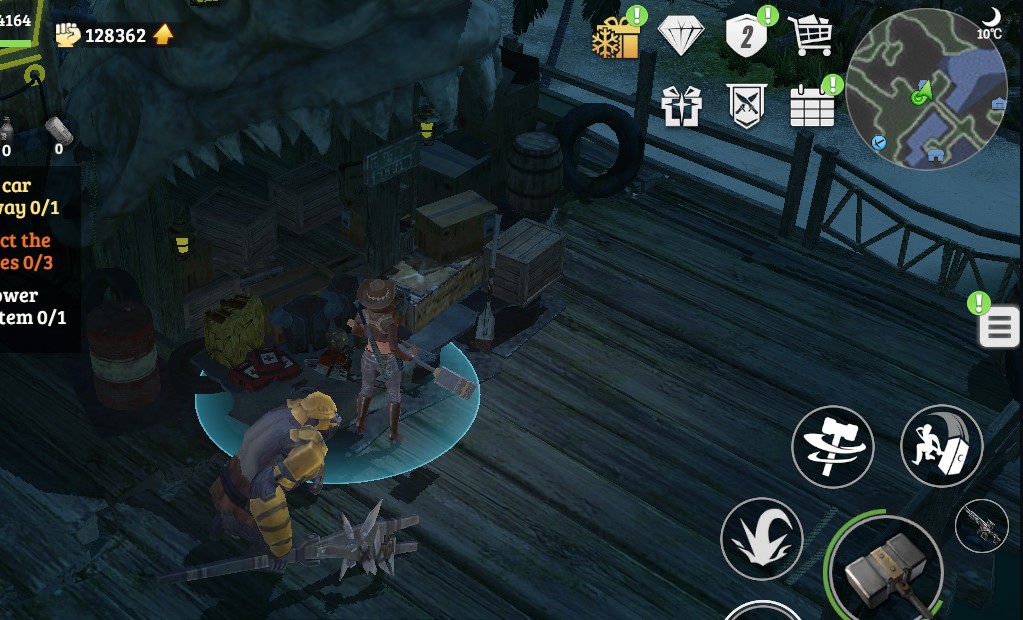The image size is (1023, 620).
Task: Switch to the rifle secondary weapon
Action: tap(981, 525)
